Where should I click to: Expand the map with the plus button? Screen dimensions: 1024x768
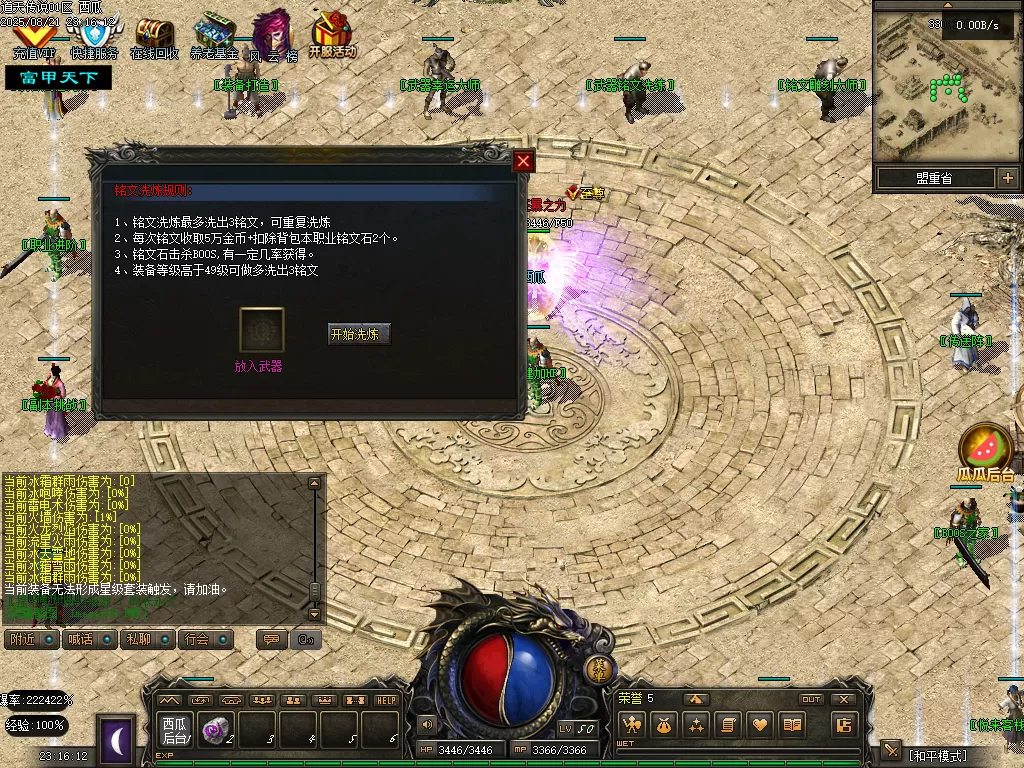[1007, 178]
